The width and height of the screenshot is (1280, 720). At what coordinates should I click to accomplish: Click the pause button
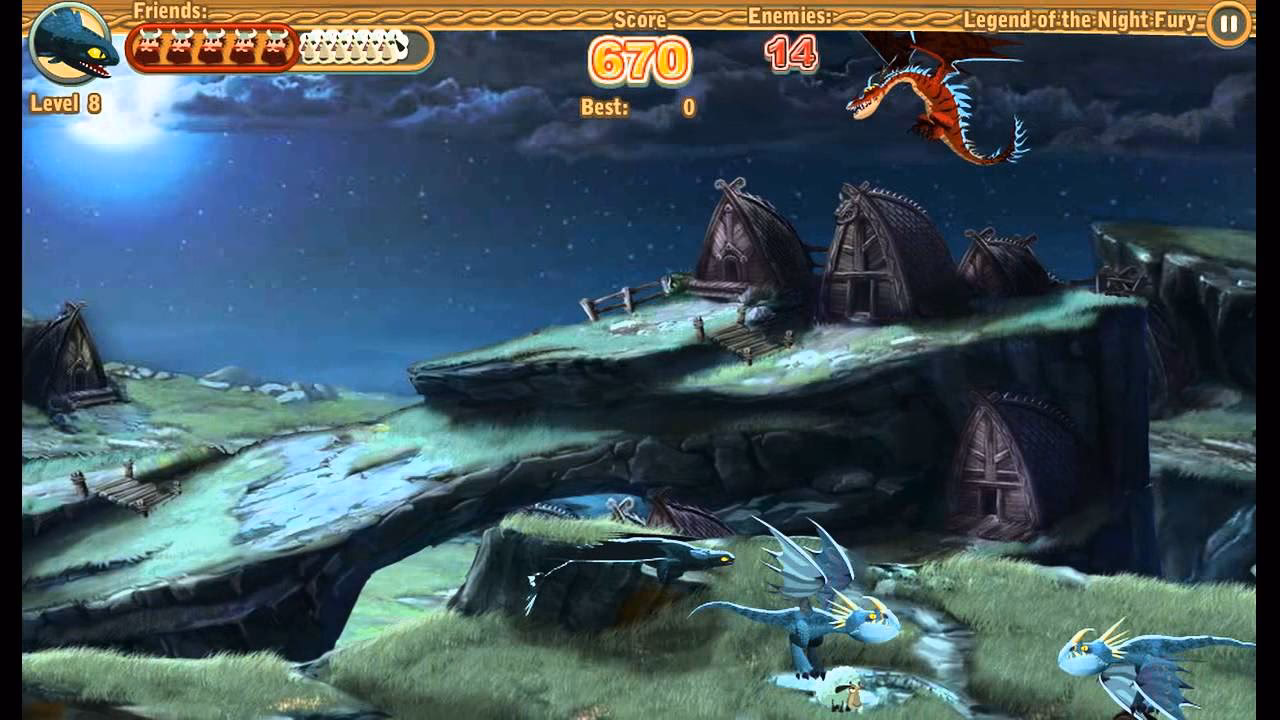(x=1227, y=23)
